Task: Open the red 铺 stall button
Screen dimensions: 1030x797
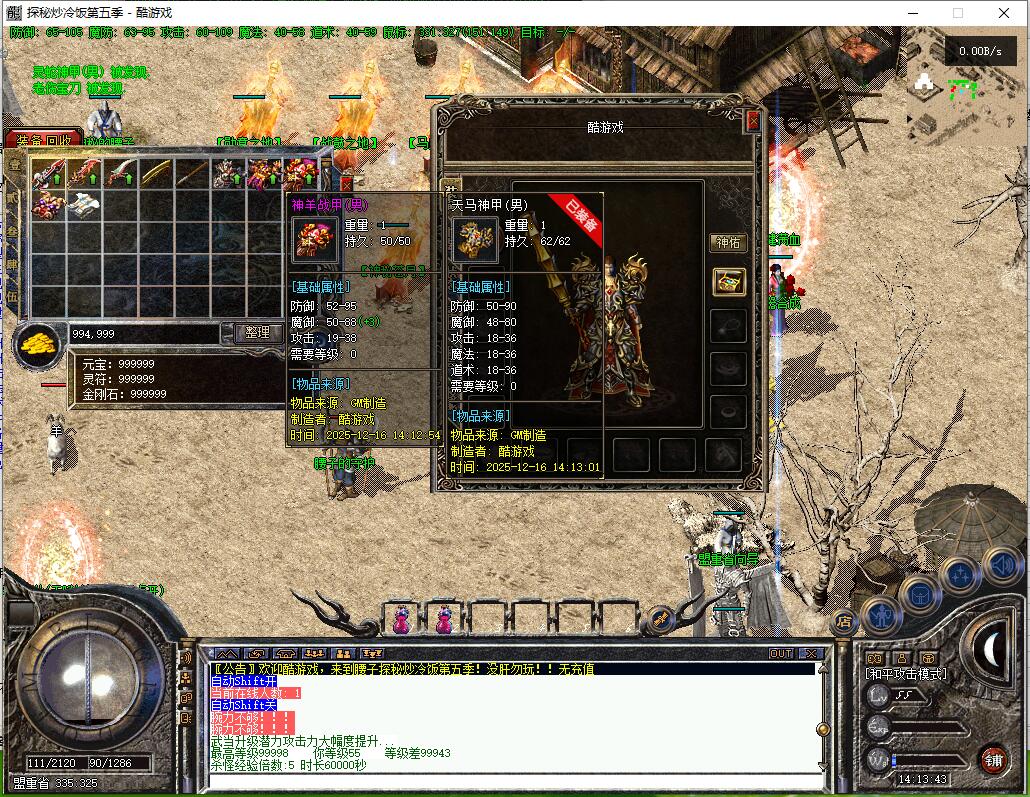Action: tap(992, 759)
